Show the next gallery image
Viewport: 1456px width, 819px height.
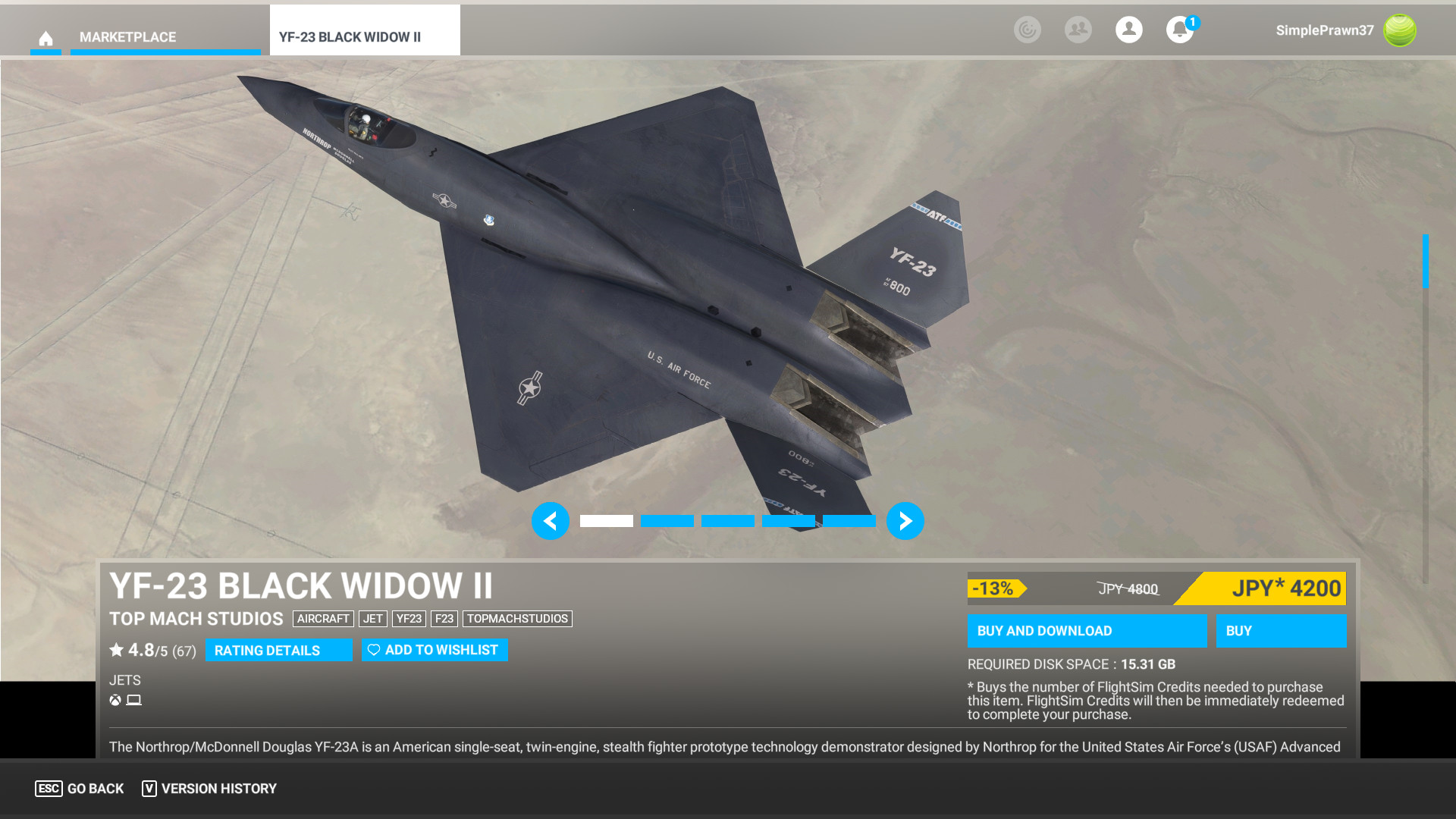tap(905, 521)
